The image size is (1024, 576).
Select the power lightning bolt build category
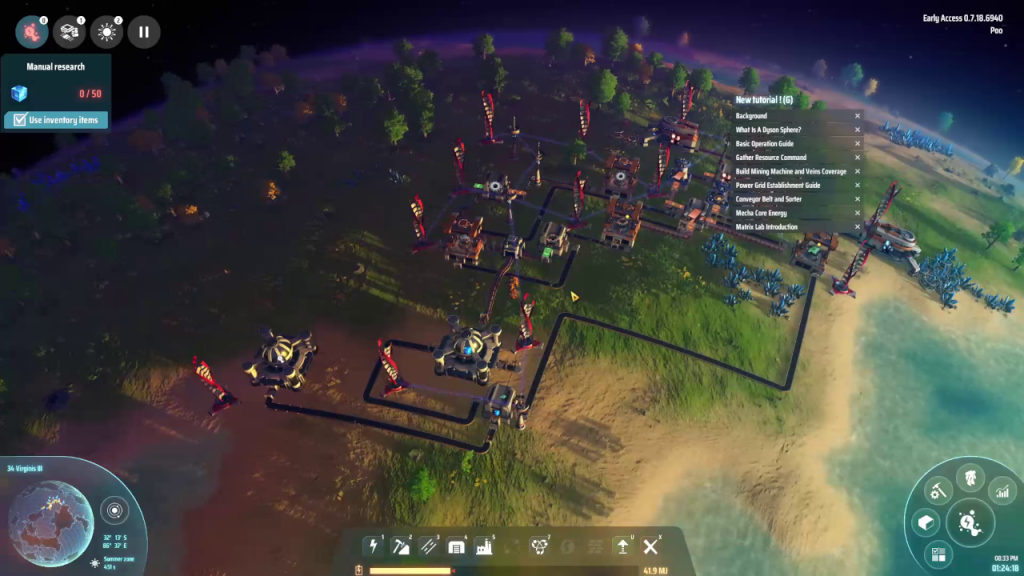(374, 546)
